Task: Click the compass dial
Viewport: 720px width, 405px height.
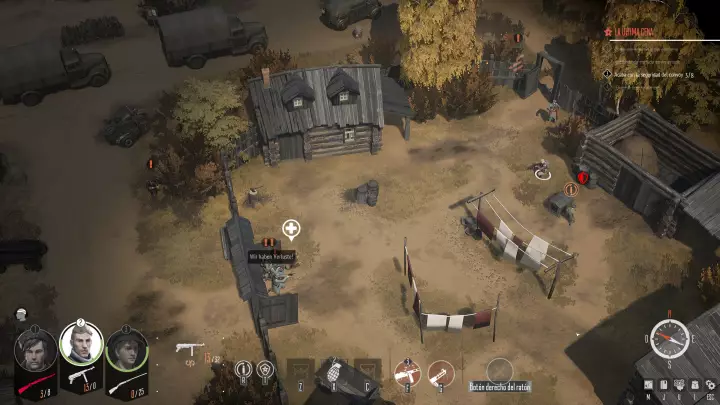Action: pos(669,338)
